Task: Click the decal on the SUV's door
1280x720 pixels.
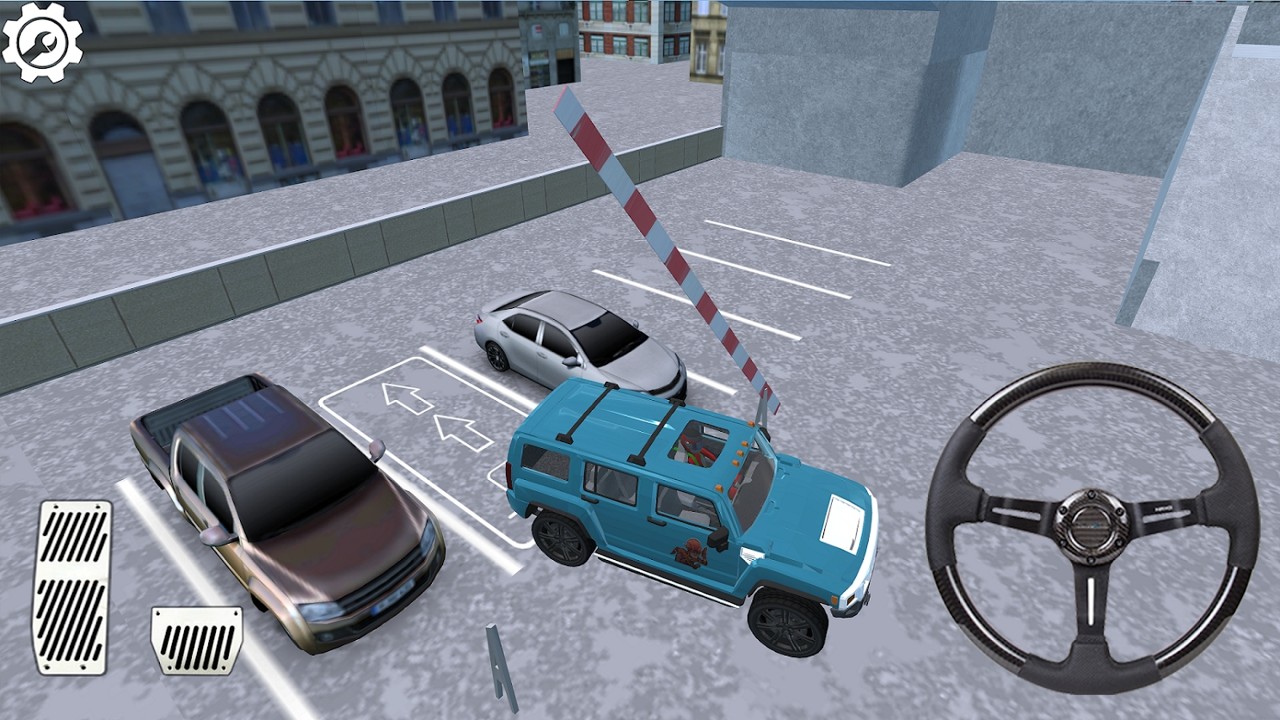Action: tap(691, 551)
